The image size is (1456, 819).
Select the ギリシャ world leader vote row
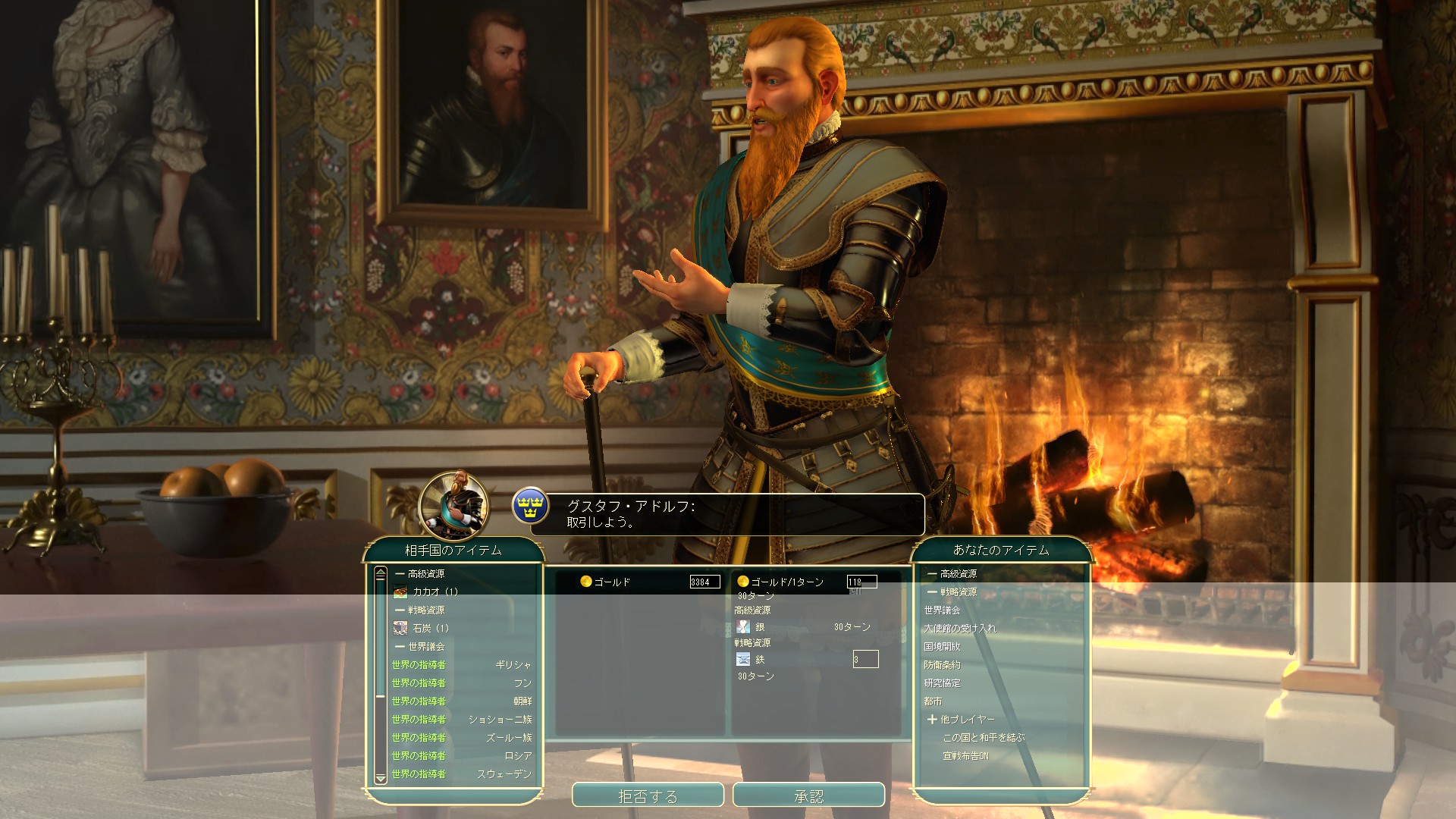click(x=461, y=664)
